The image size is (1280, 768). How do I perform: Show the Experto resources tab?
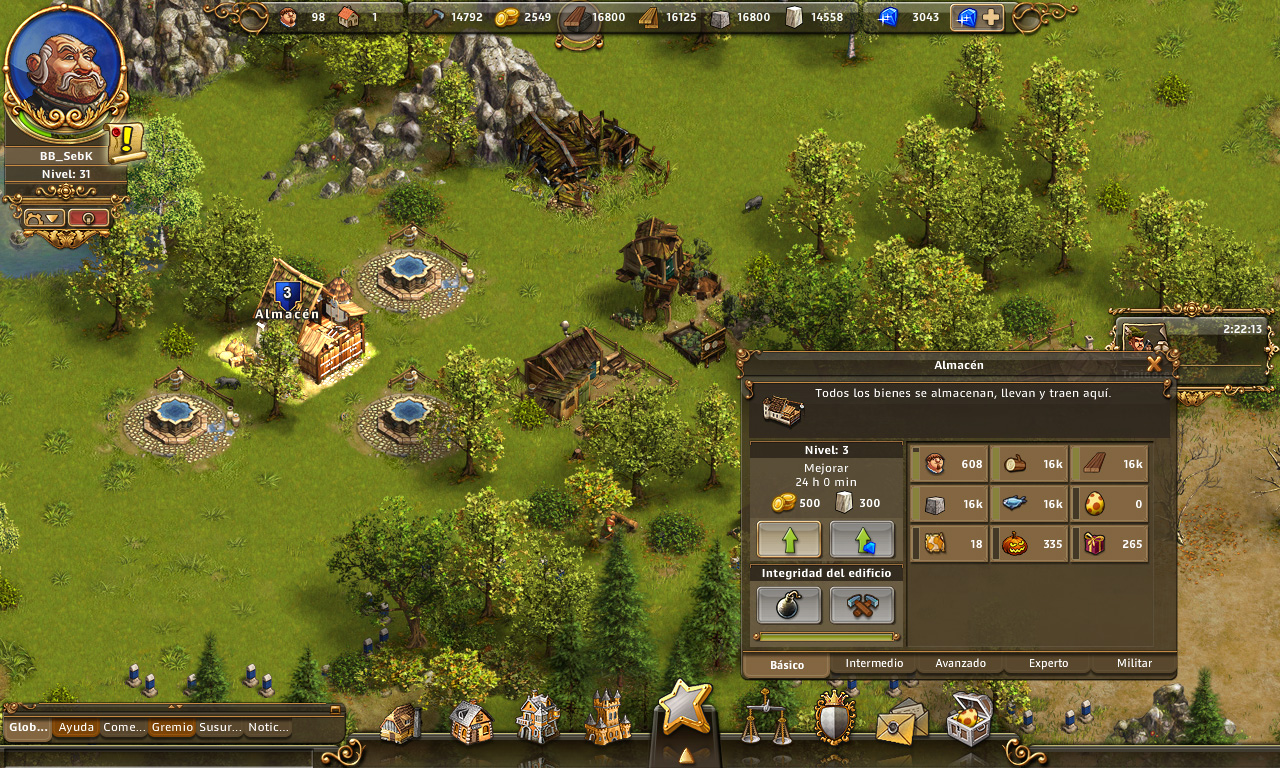click(1048, 663)
